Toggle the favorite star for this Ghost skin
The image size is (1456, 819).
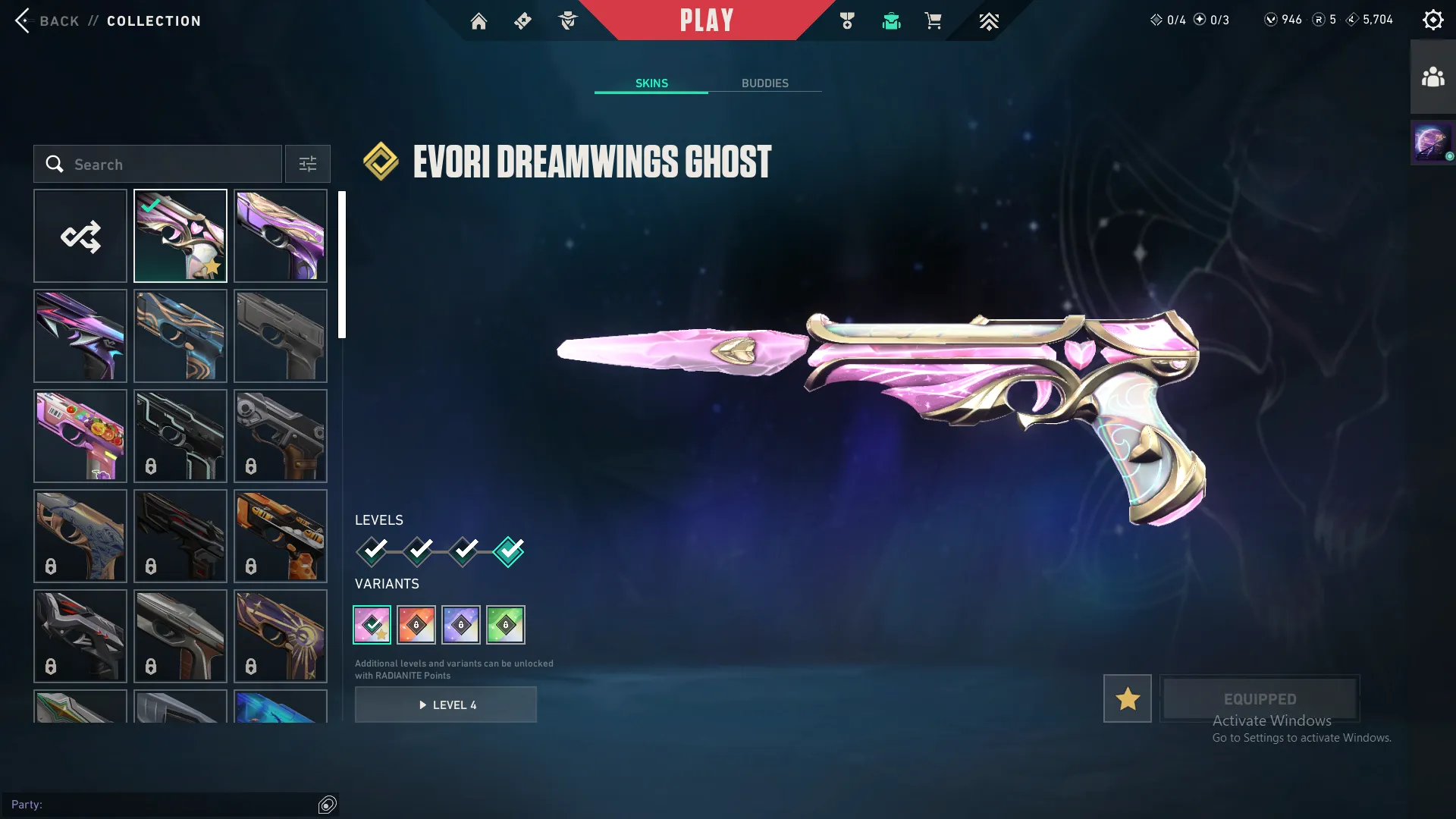[x=1127, y=698]
